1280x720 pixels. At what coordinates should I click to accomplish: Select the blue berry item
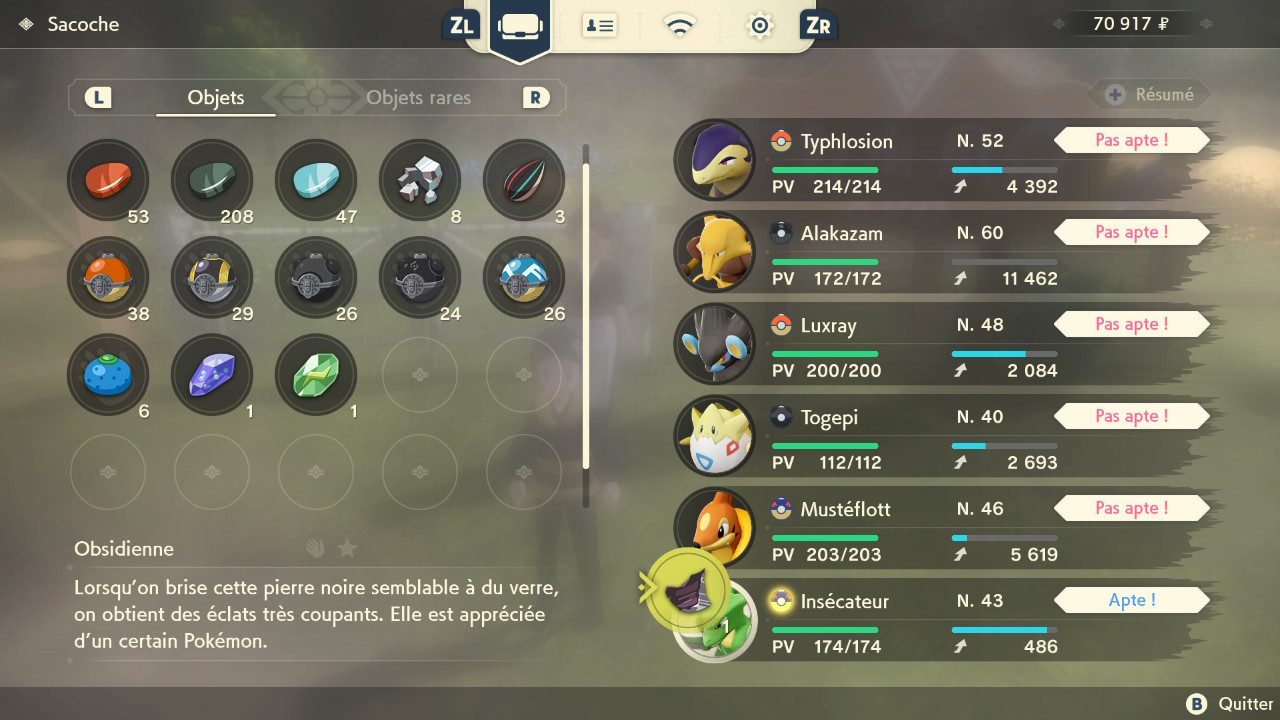[x=107, y=375]
